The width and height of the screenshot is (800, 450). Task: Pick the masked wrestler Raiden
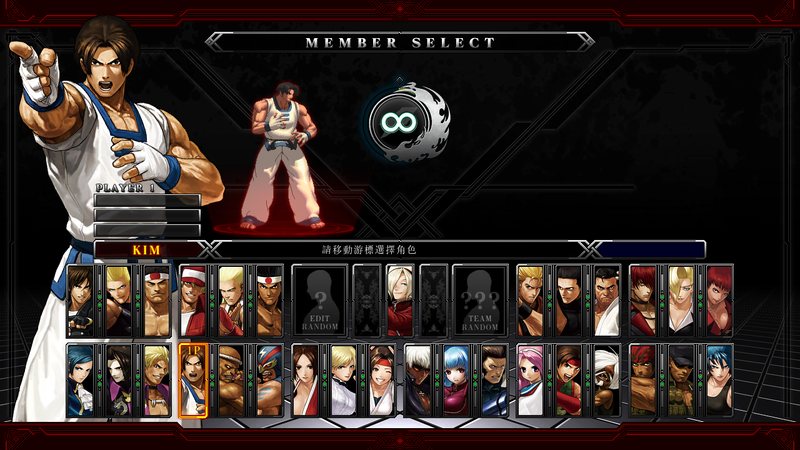(269, 380)
